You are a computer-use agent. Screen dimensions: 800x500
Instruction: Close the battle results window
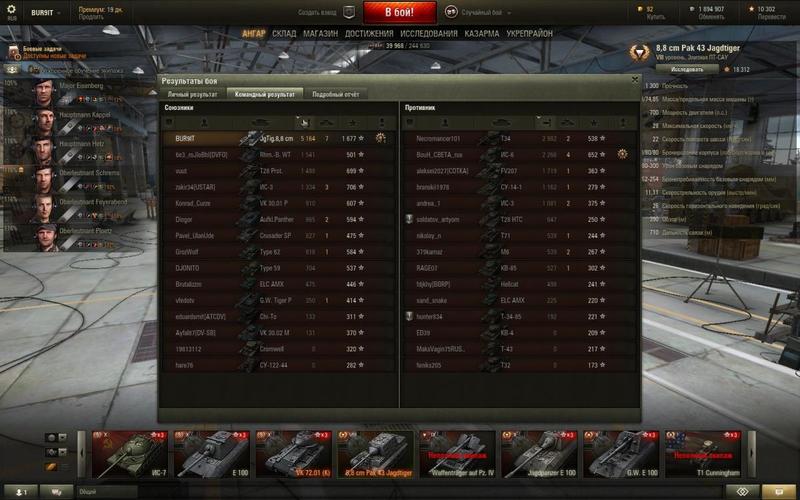click(634, 79)
